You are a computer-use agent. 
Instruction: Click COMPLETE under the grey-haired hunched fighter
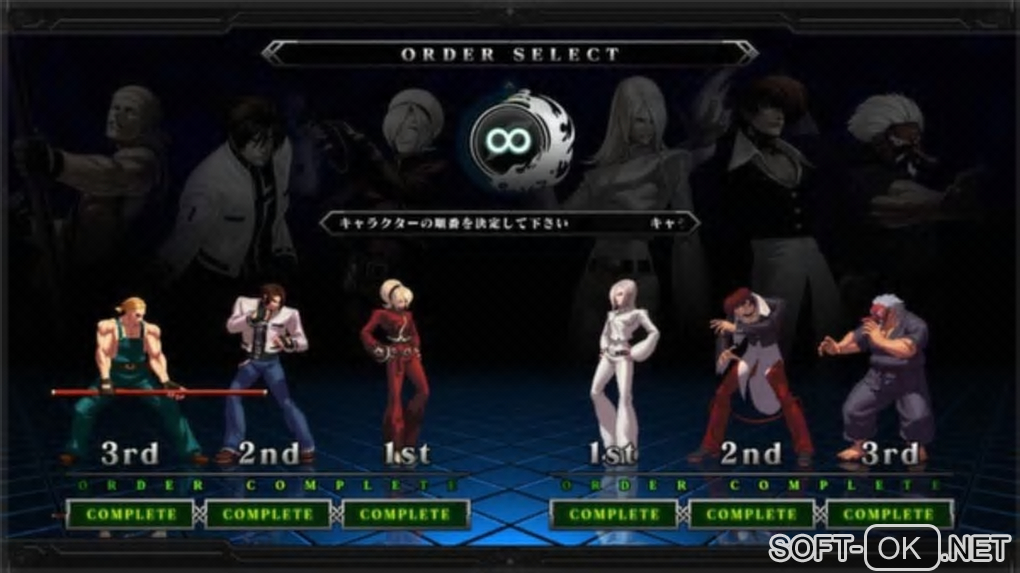[888, 514]
